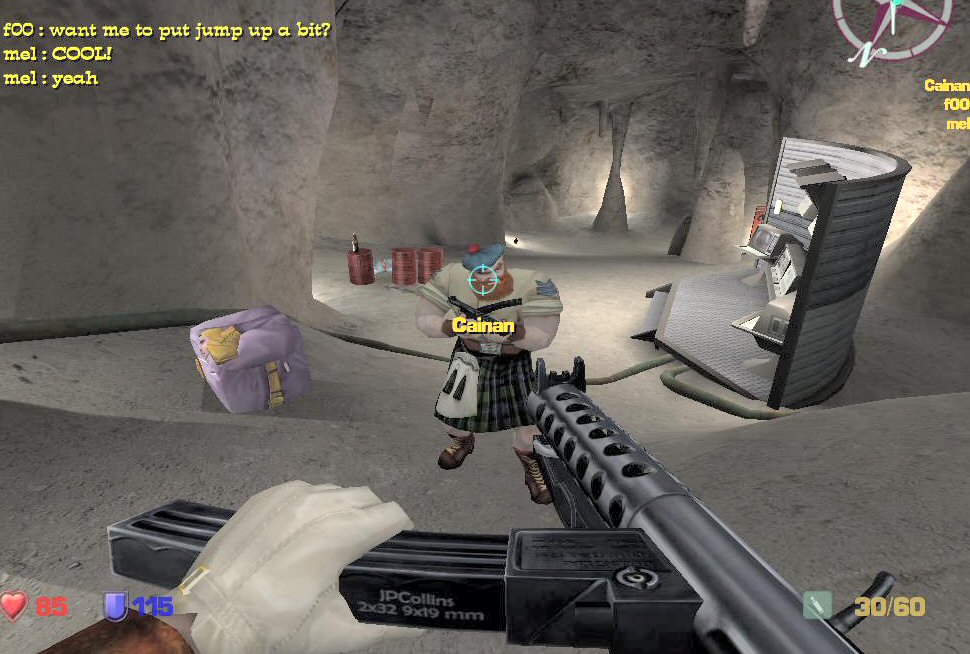Click the red heart health icon

pos(14,605)
